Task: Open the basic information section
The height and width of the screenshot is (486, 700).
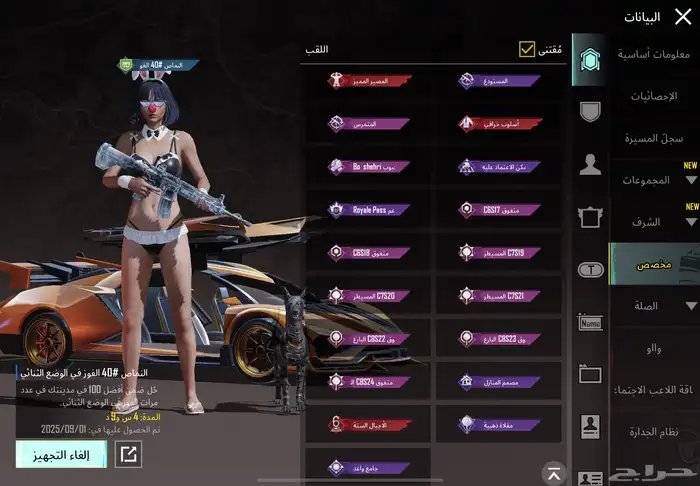Action: tap(651, 54)
